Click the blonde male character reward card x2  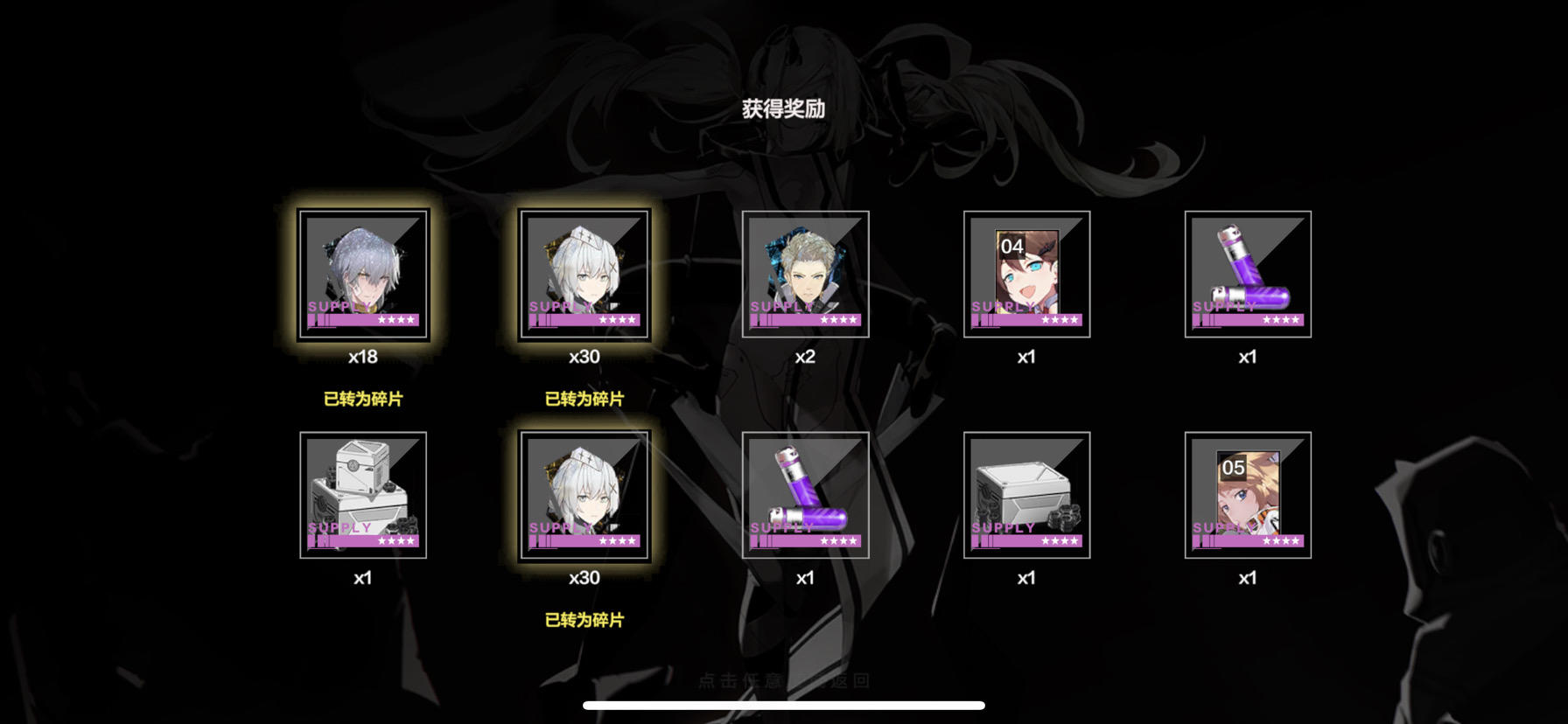pyautogui.click(x=806, y=274)
